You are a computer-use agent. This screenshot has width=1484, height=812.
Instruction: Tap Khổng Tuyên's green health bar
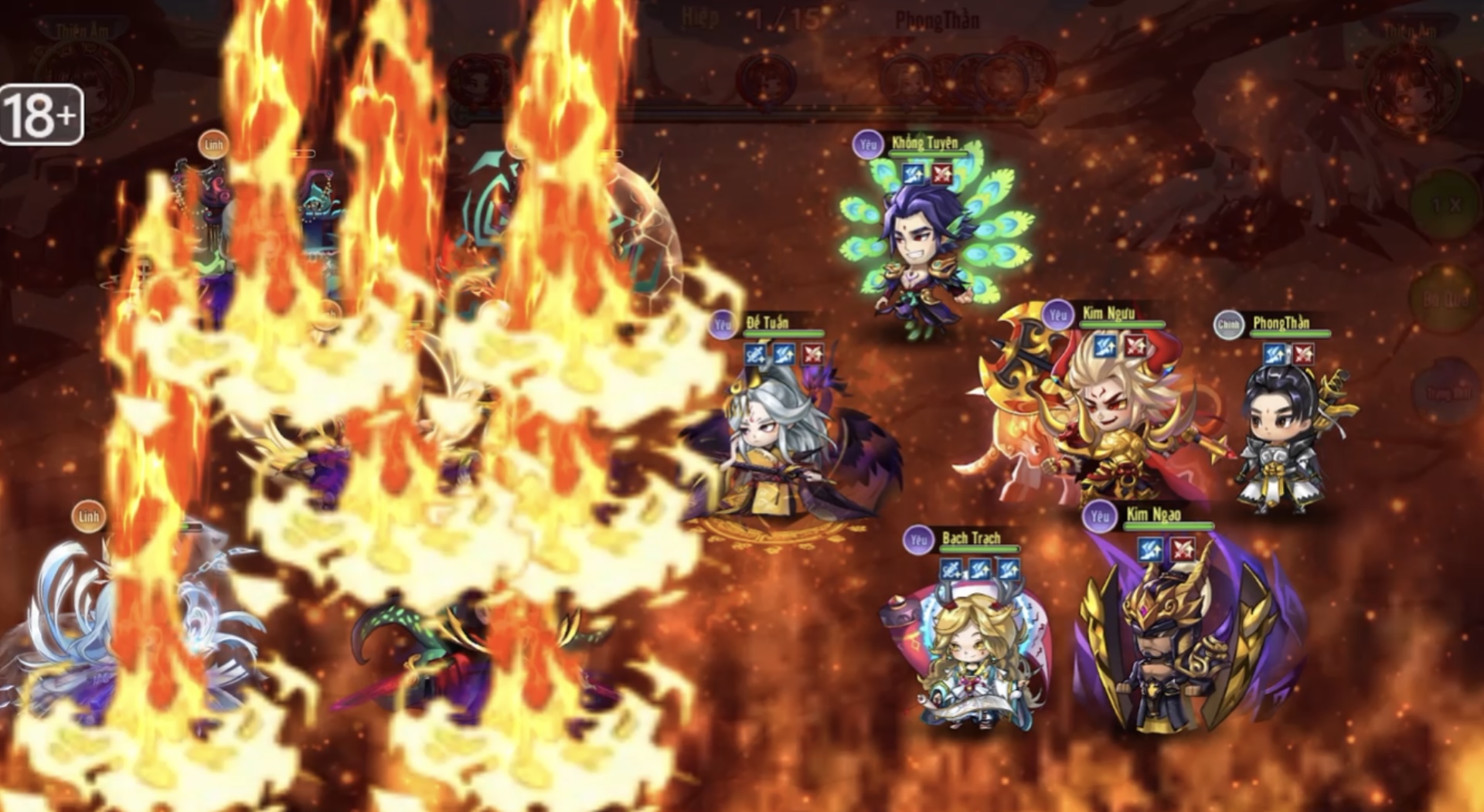928,152
